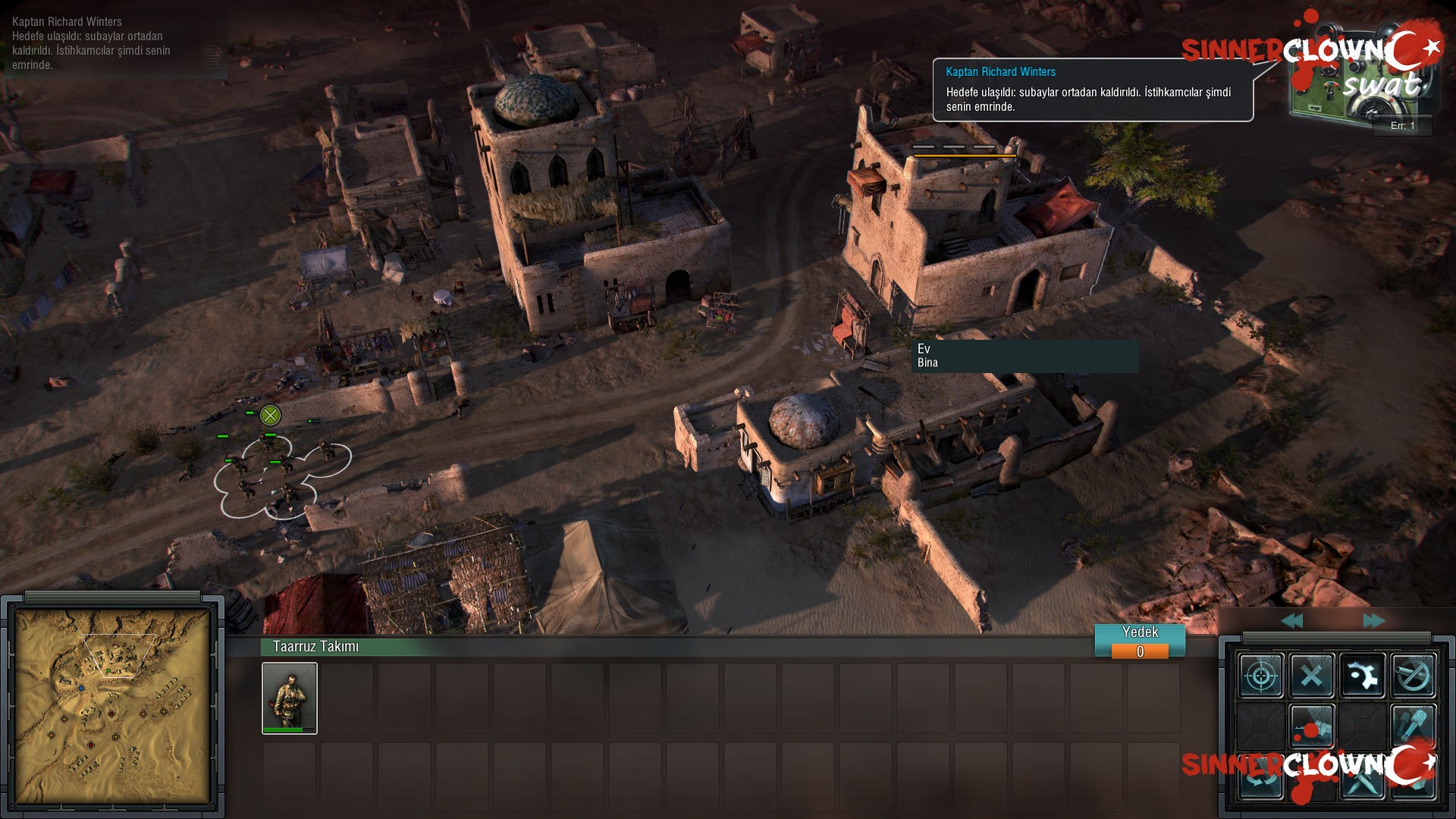Viewport: 1456px width, 819px height.
Task: Activate the crosshair attack command
Action: click(1261, 675)
